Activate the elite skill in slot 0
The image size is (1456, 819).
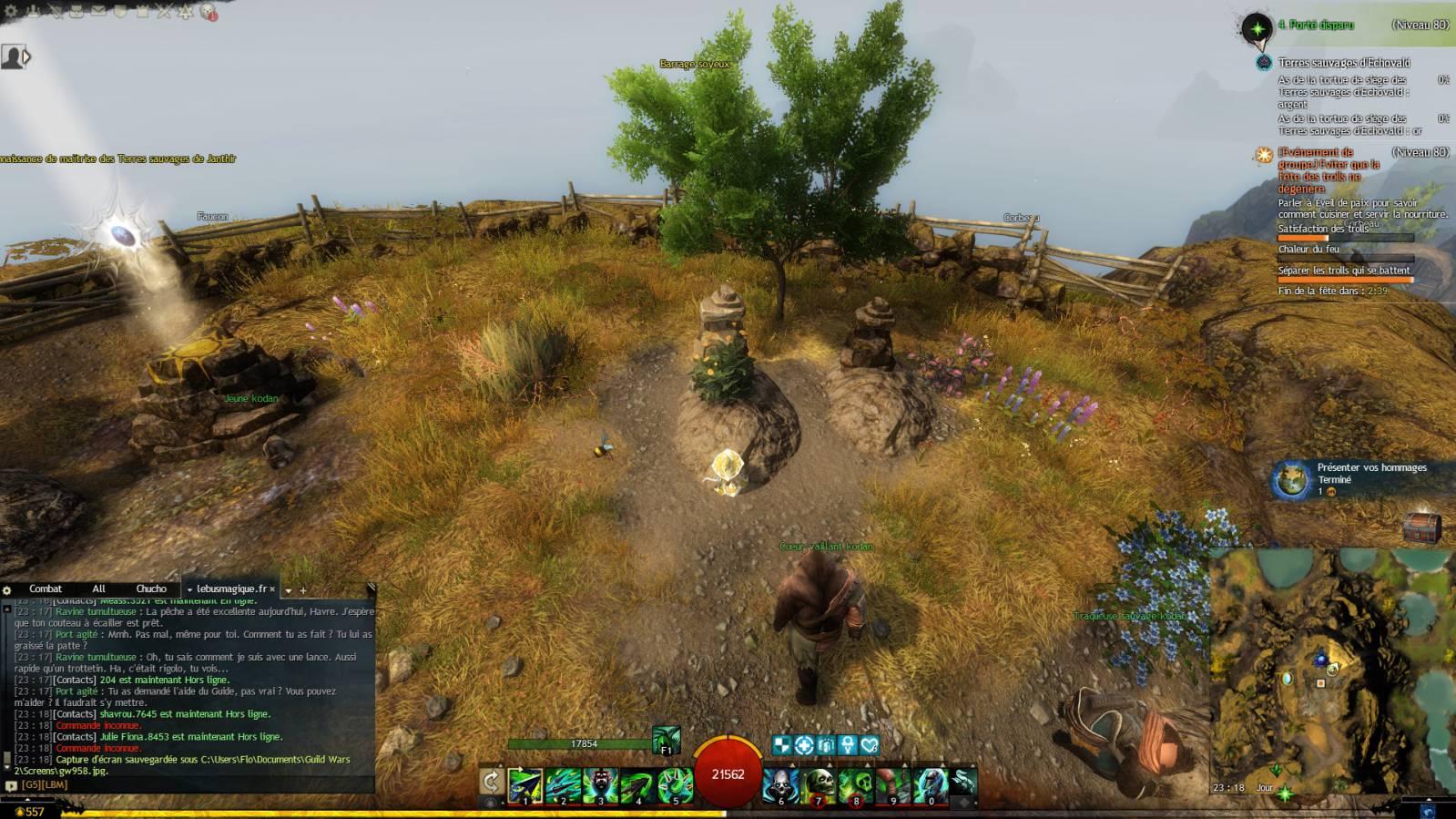click(x=930, y=785)
